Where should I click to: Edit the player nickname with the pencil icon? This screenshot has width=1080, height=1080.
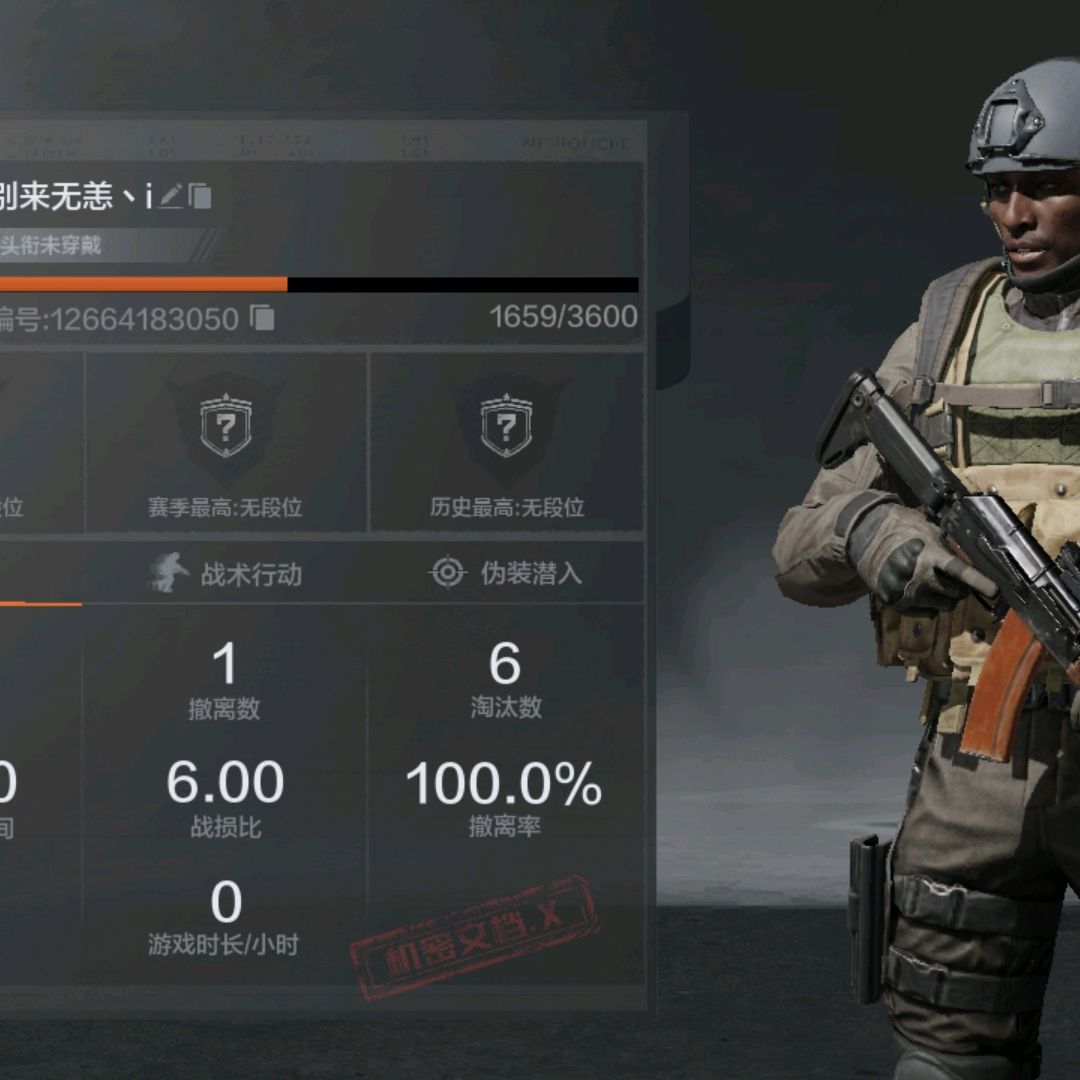(171, 196)
